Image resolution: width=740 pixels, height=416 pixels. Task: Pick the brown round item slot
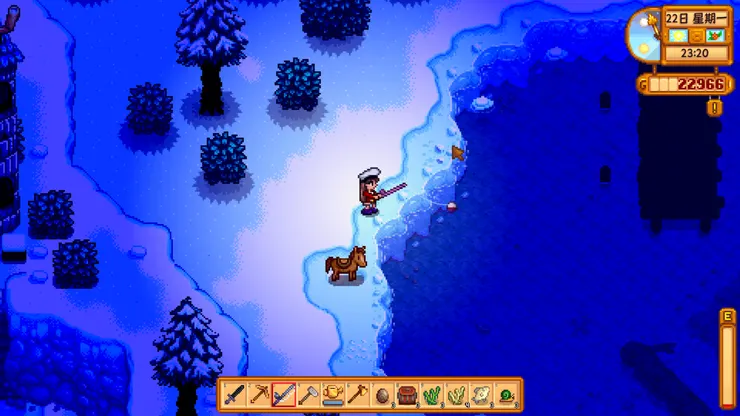382,395
